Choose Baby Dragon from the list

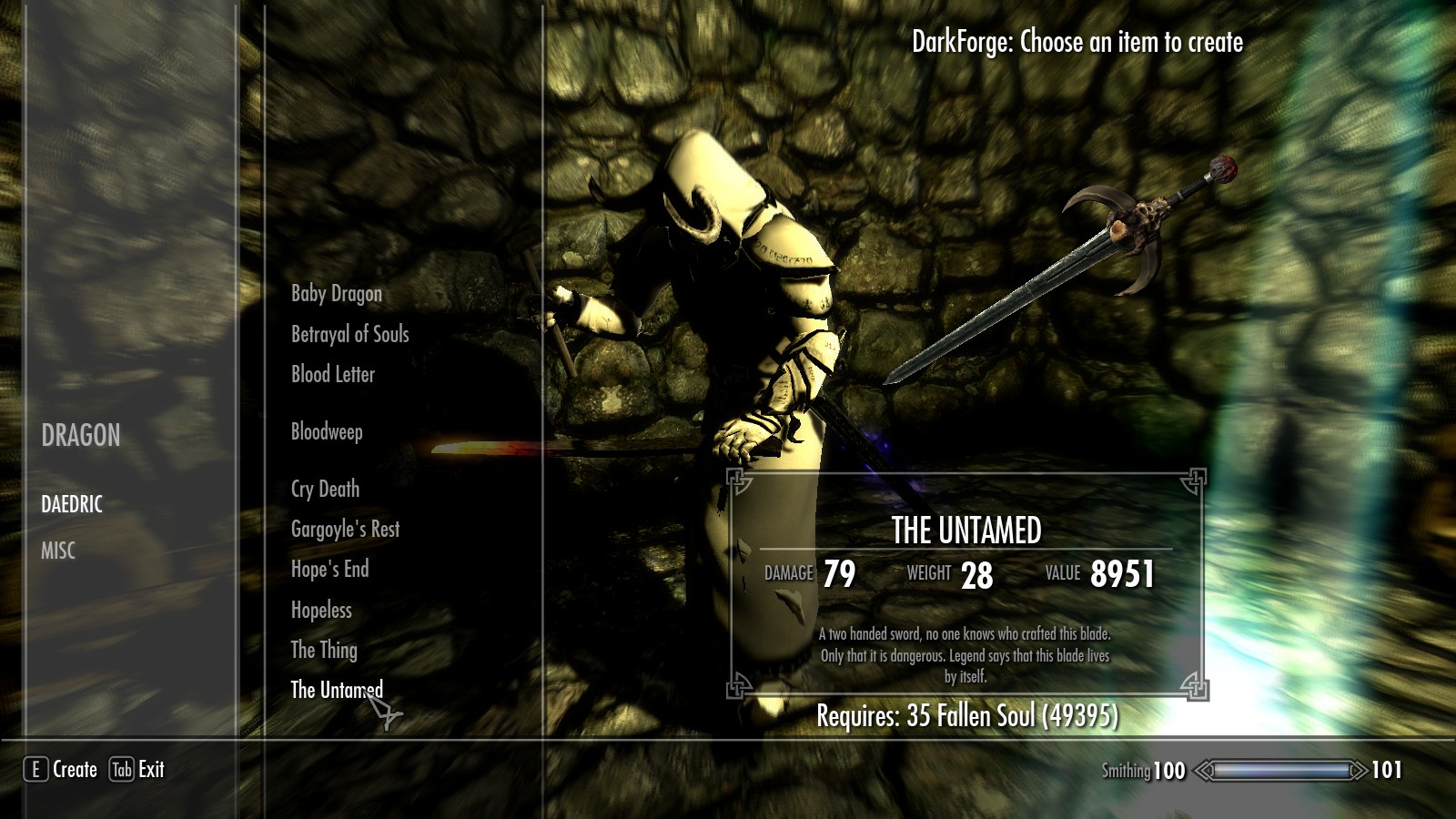pos(337,293)
